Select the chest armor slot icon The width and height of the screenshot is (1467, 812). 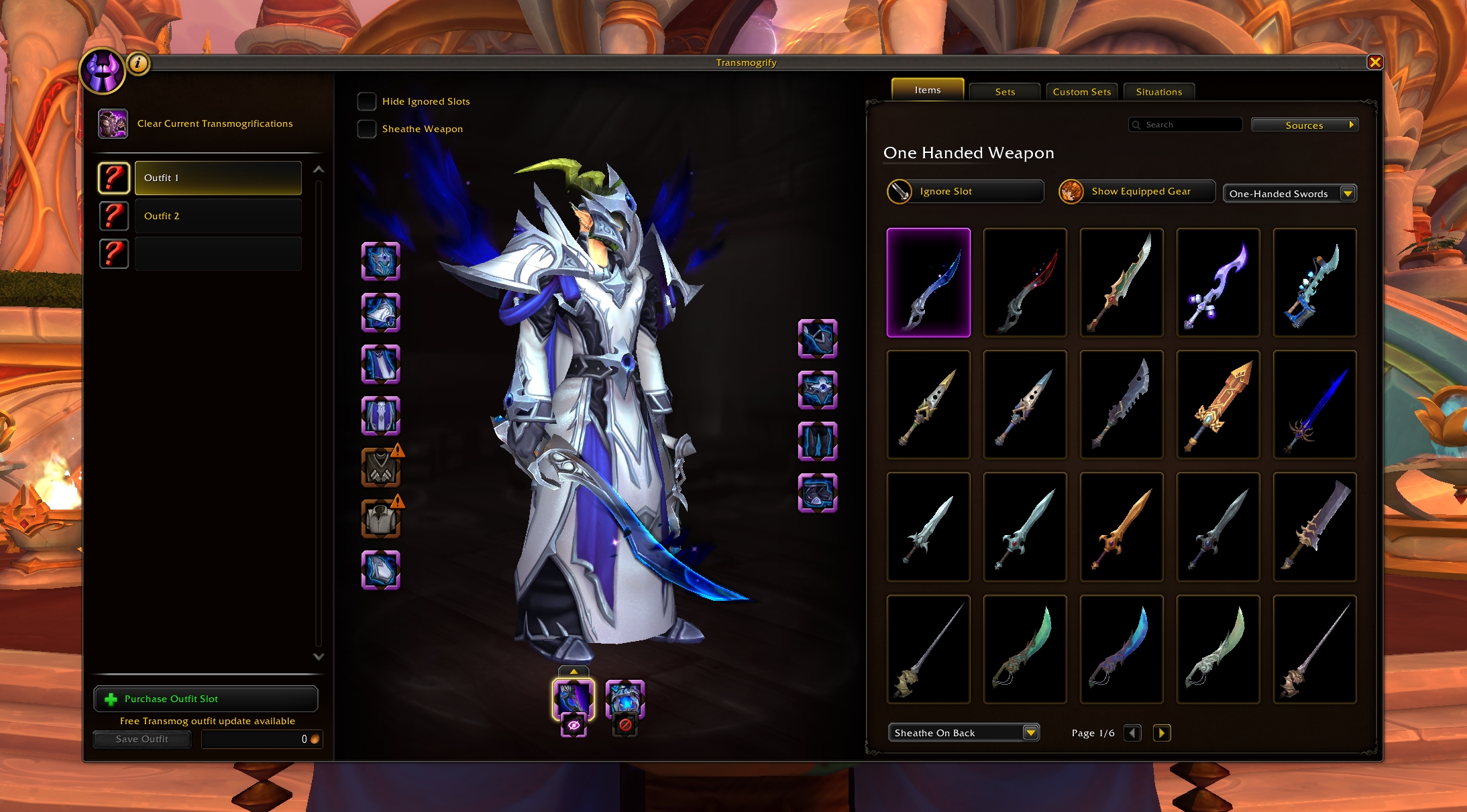[x=380, y=416]
